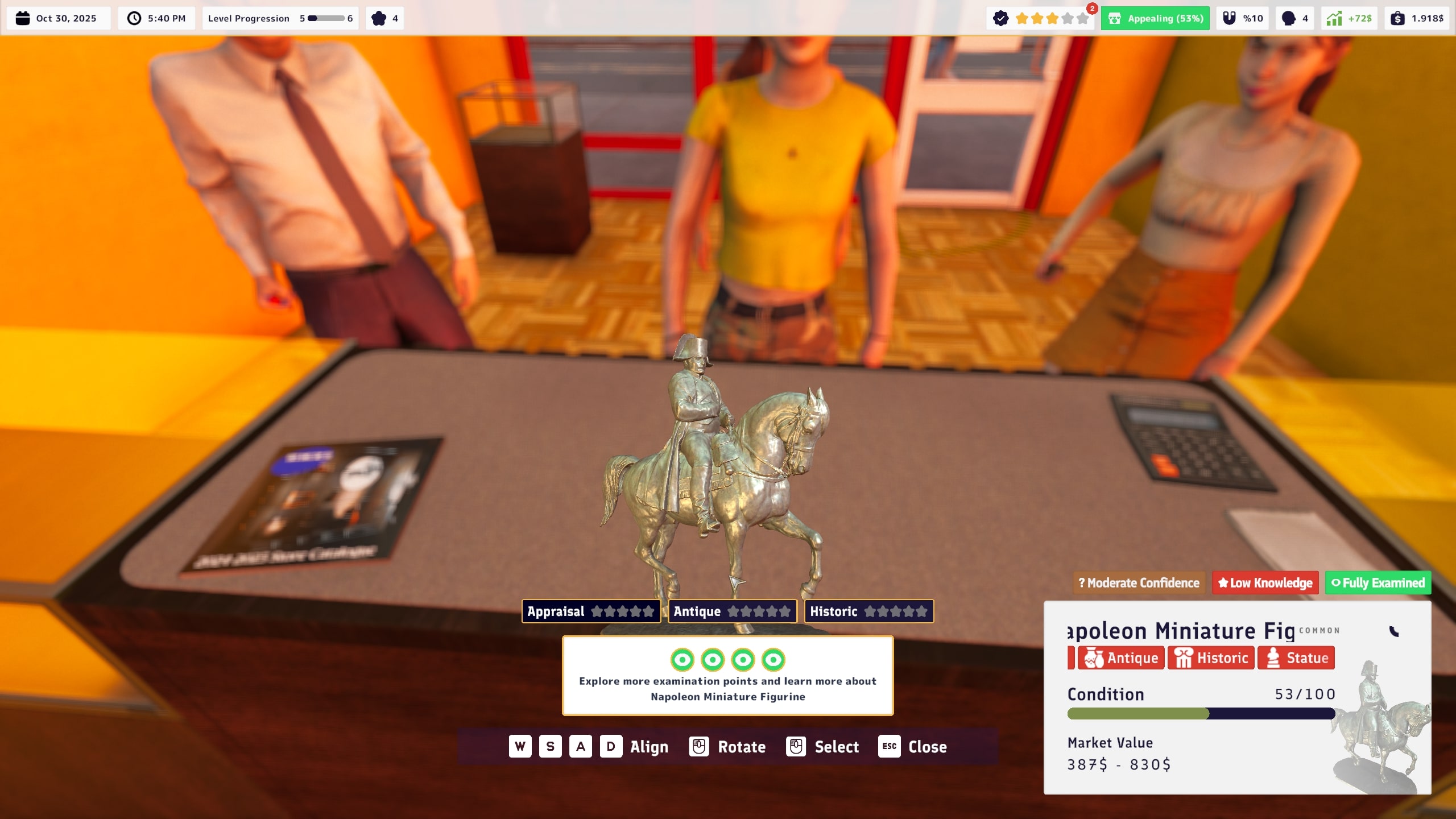Select the Historic tag on item card

1211,658
